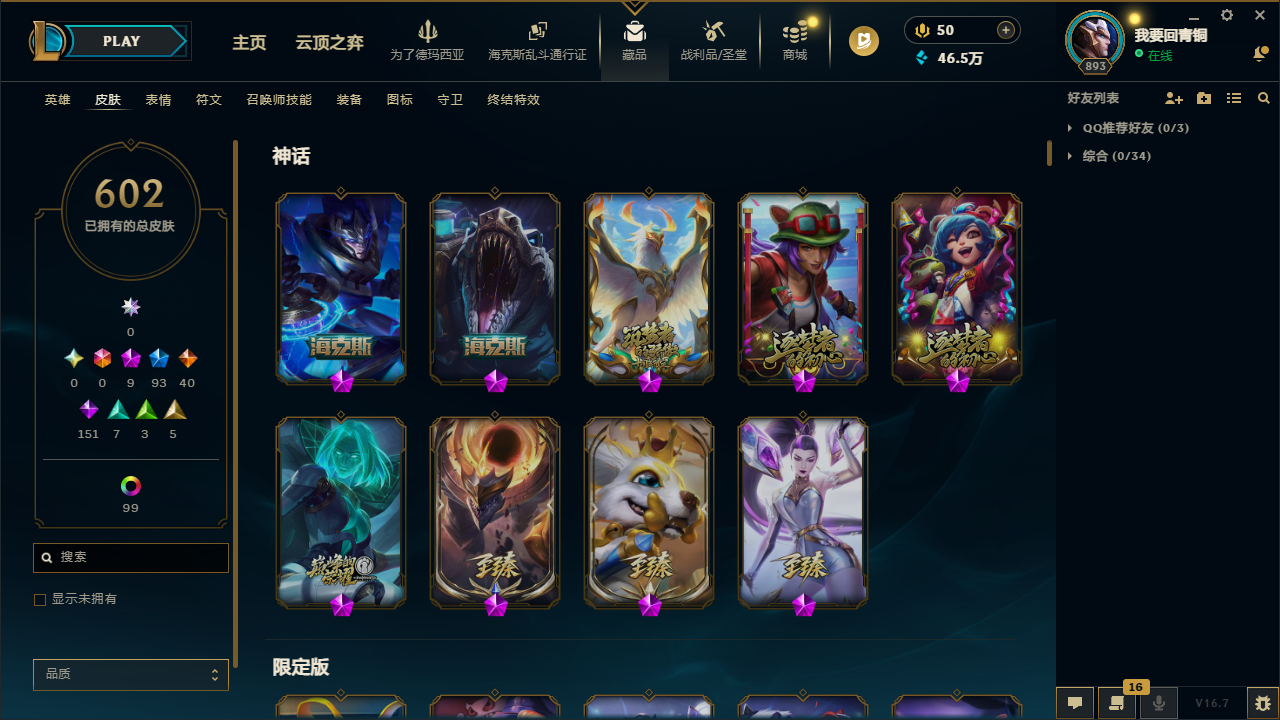Open the 商城 store icon
Viewport: 1280px width, 720px height.
794,40
